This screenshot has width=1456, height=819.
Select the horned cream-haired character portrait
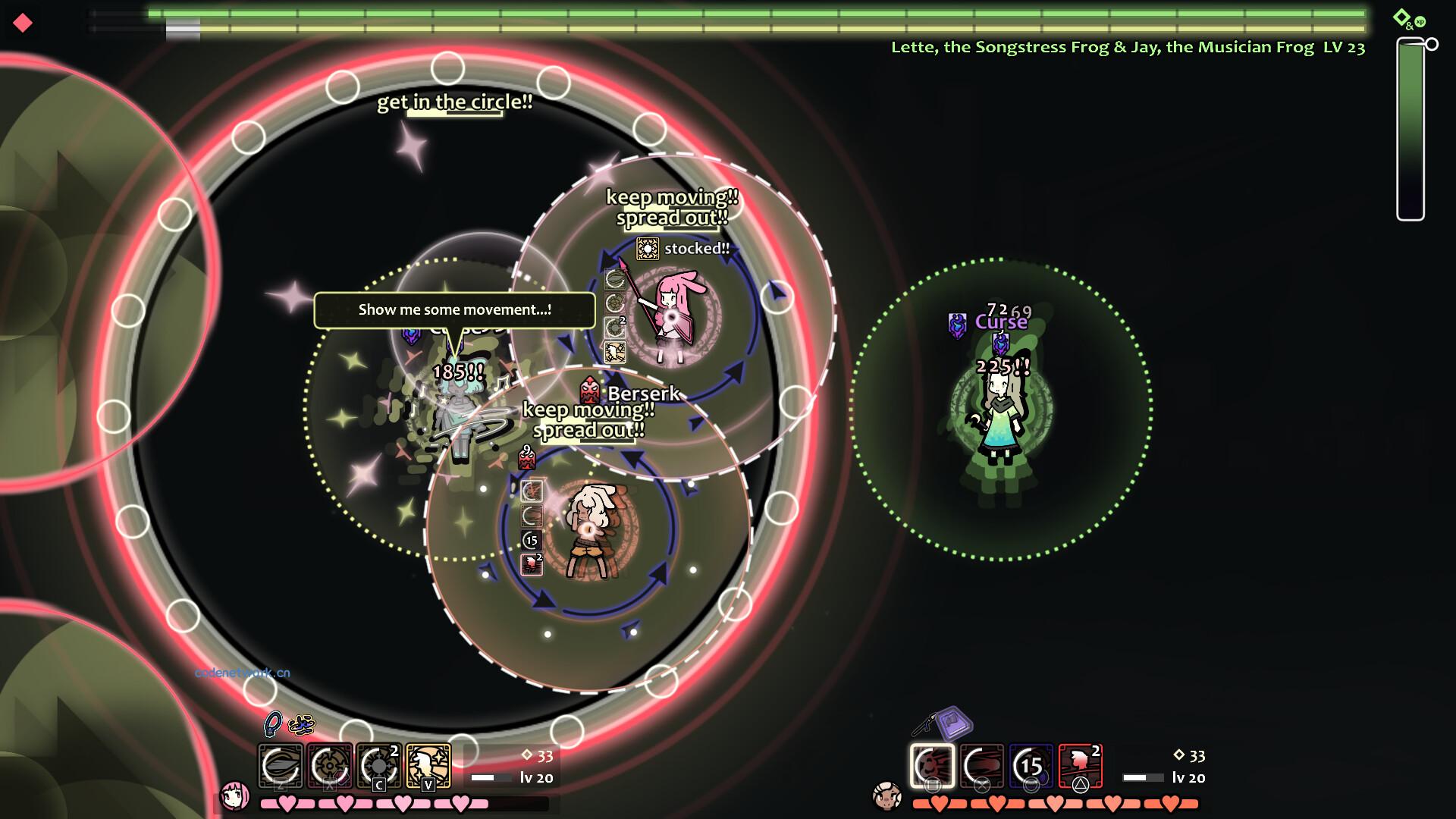tap(886, 796)
